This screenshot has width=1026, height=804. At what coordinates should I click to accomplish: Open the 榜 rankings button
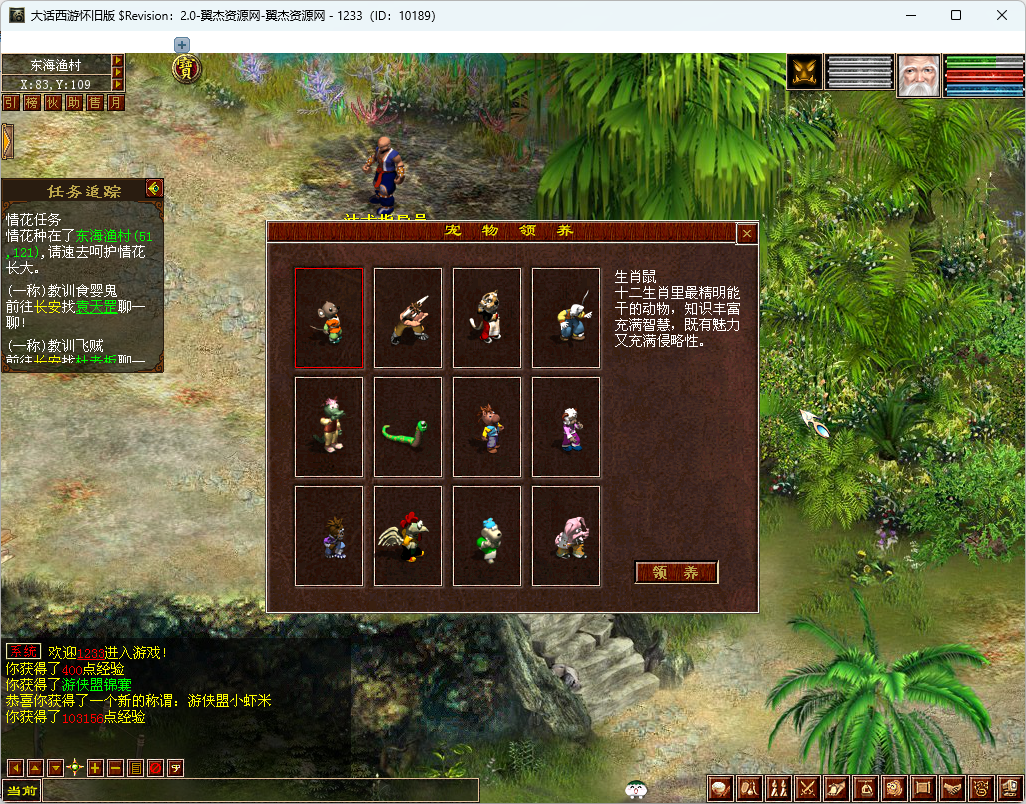click(x=32, y=102)
